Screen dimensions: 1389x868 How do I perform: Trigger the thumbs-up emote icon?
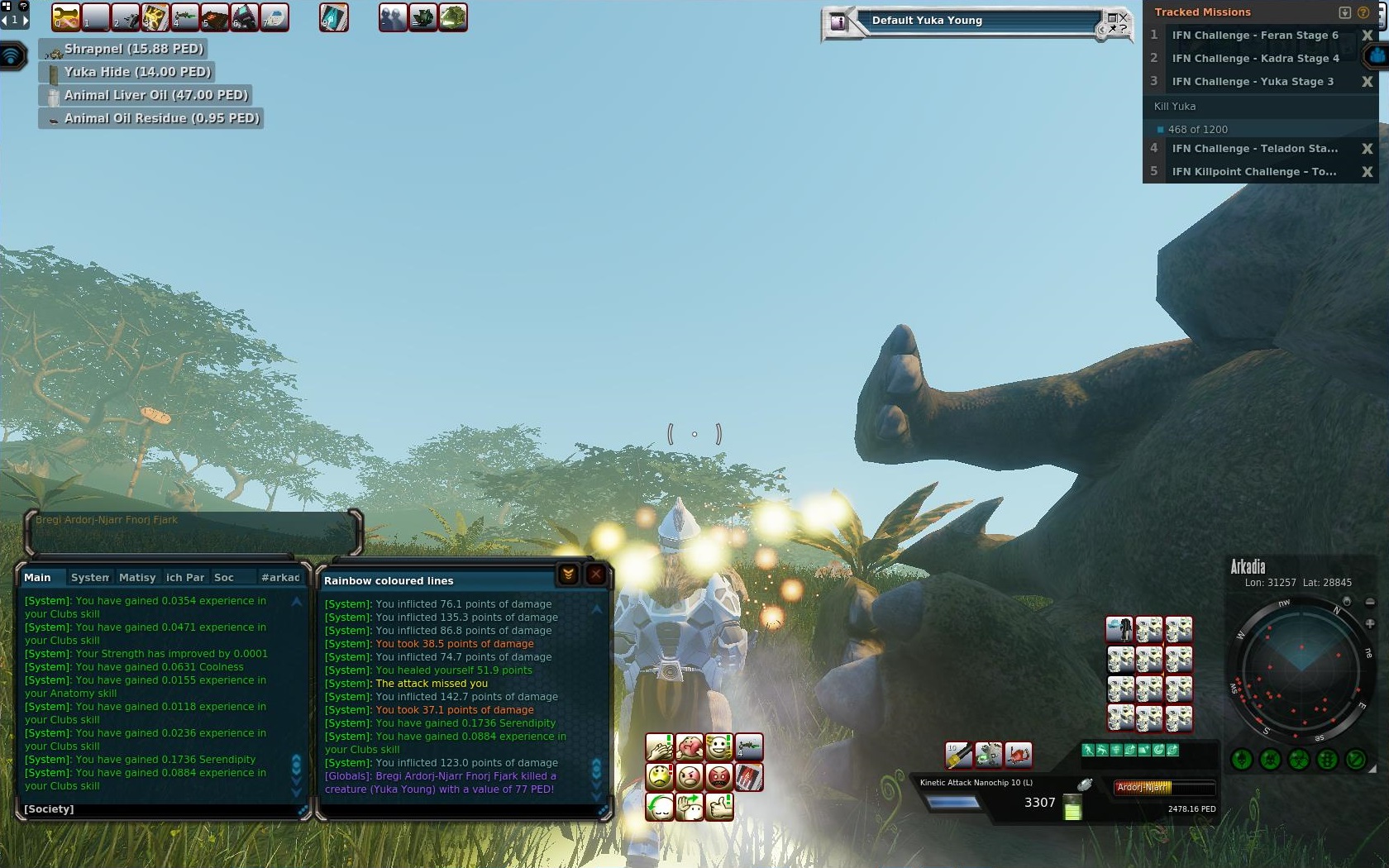point(719,806)
